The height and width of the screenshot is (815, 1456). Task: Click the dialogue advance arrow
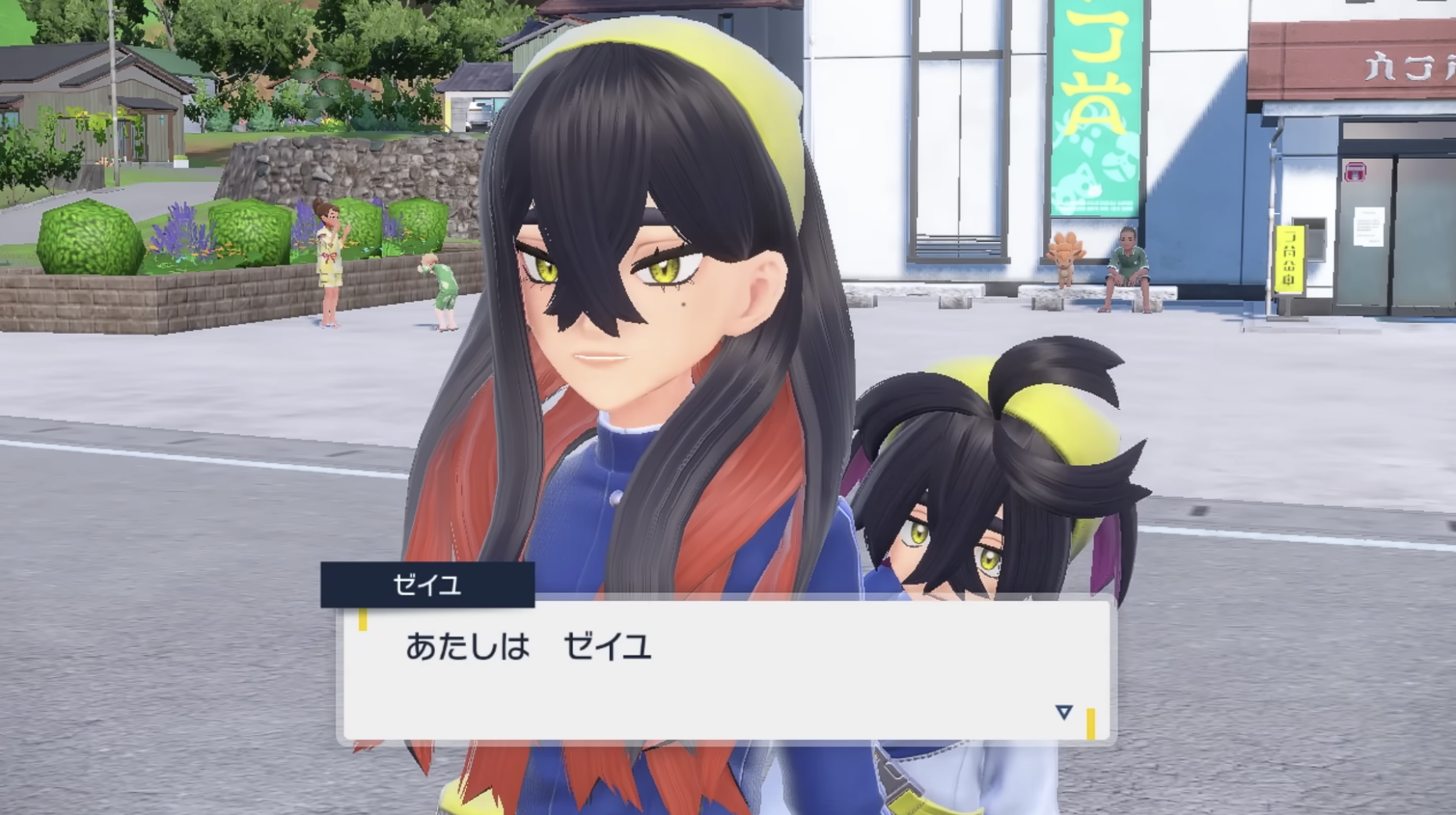click(1063, 713)
